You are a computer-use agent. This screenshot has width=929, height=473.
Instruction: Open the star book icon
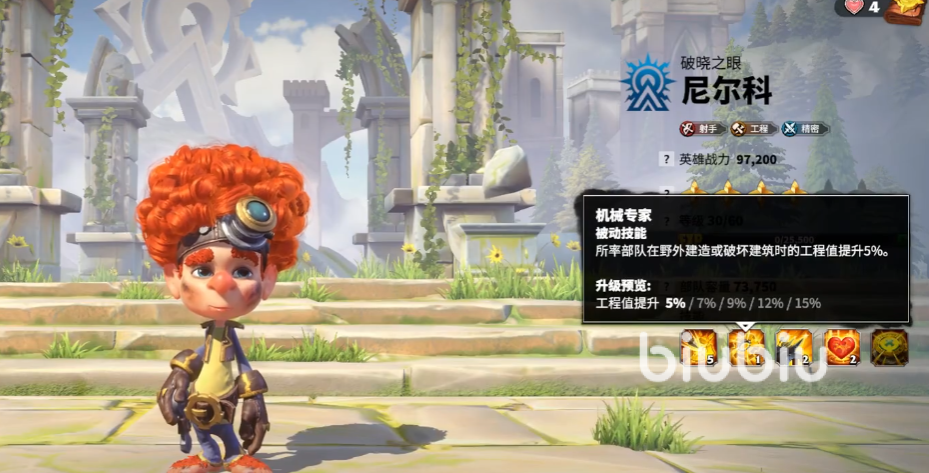tap(906, 9)
